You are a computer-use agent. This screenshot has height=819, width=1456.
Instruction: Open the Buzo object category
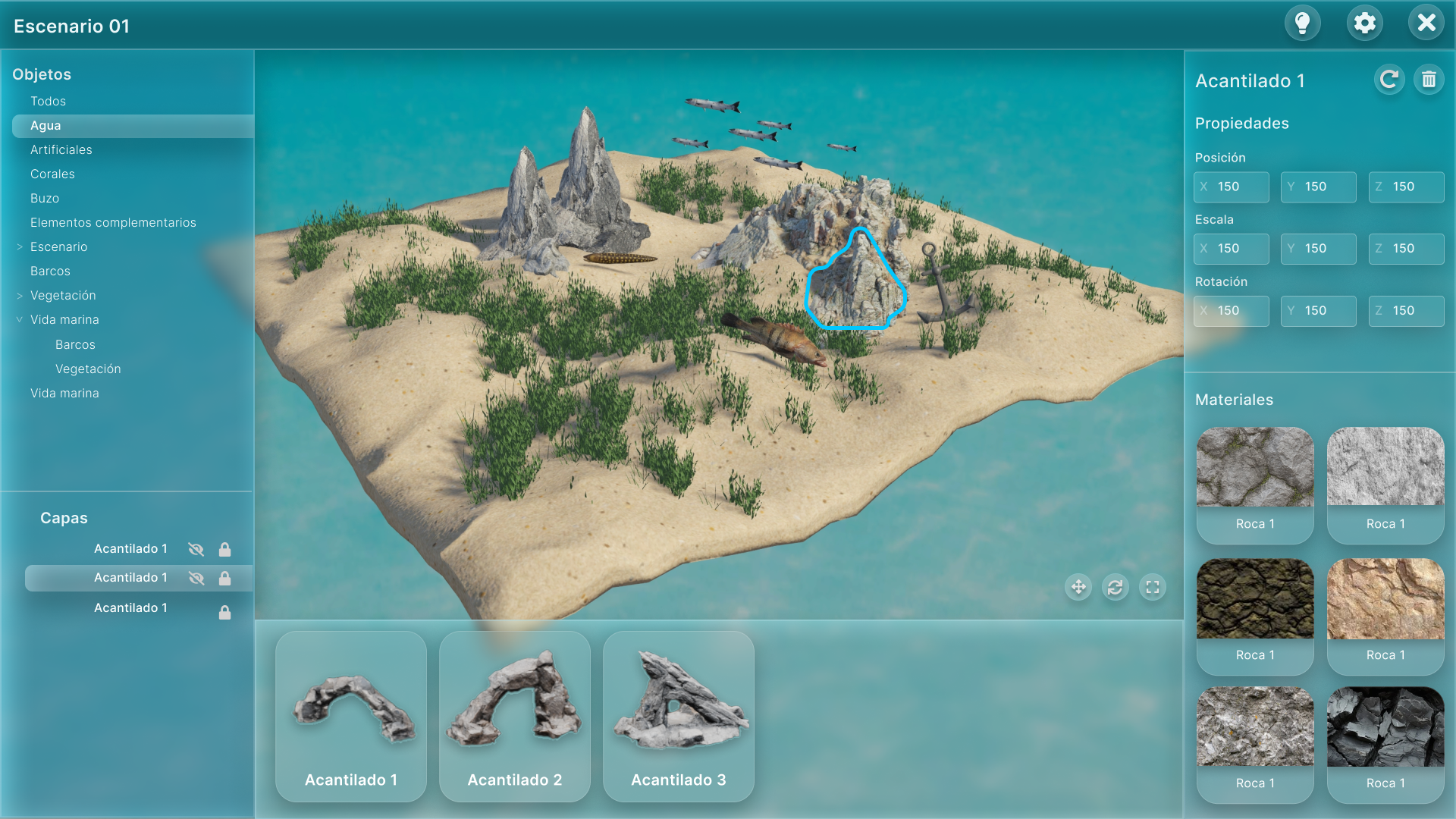(x=45, y=199)
